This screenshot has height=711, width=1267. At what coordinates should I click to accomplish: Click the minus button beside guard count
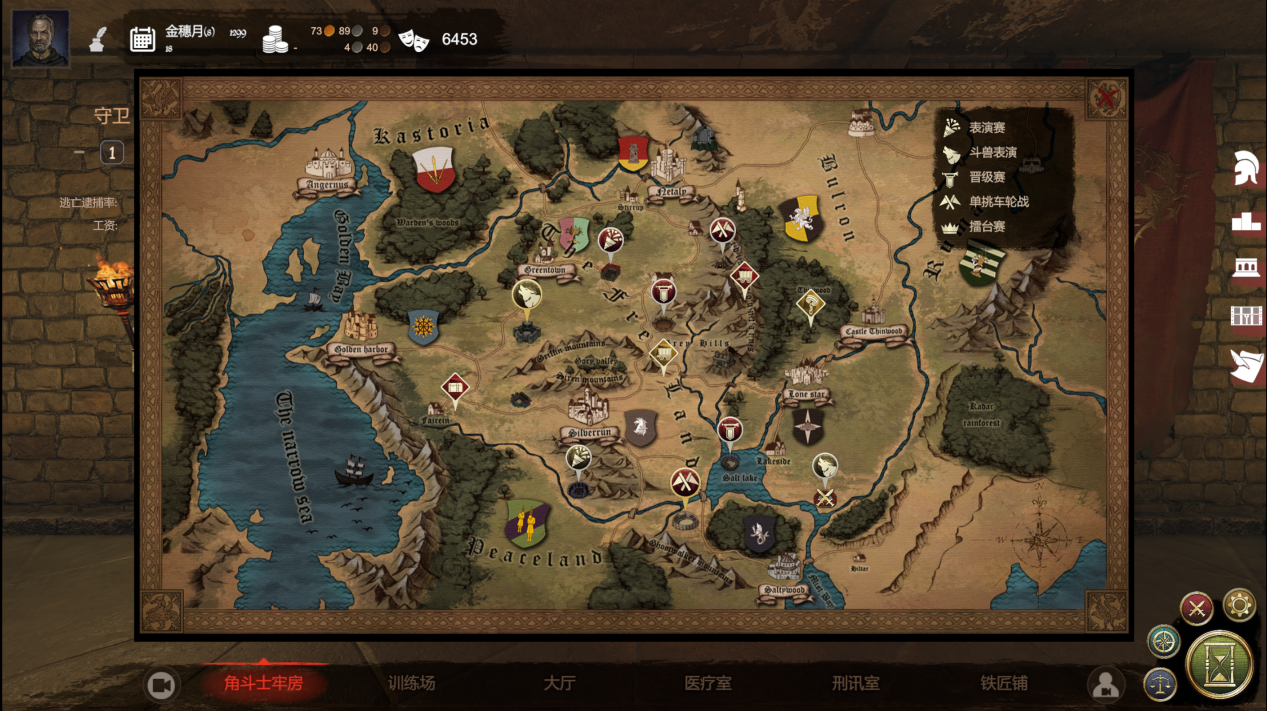80,153
